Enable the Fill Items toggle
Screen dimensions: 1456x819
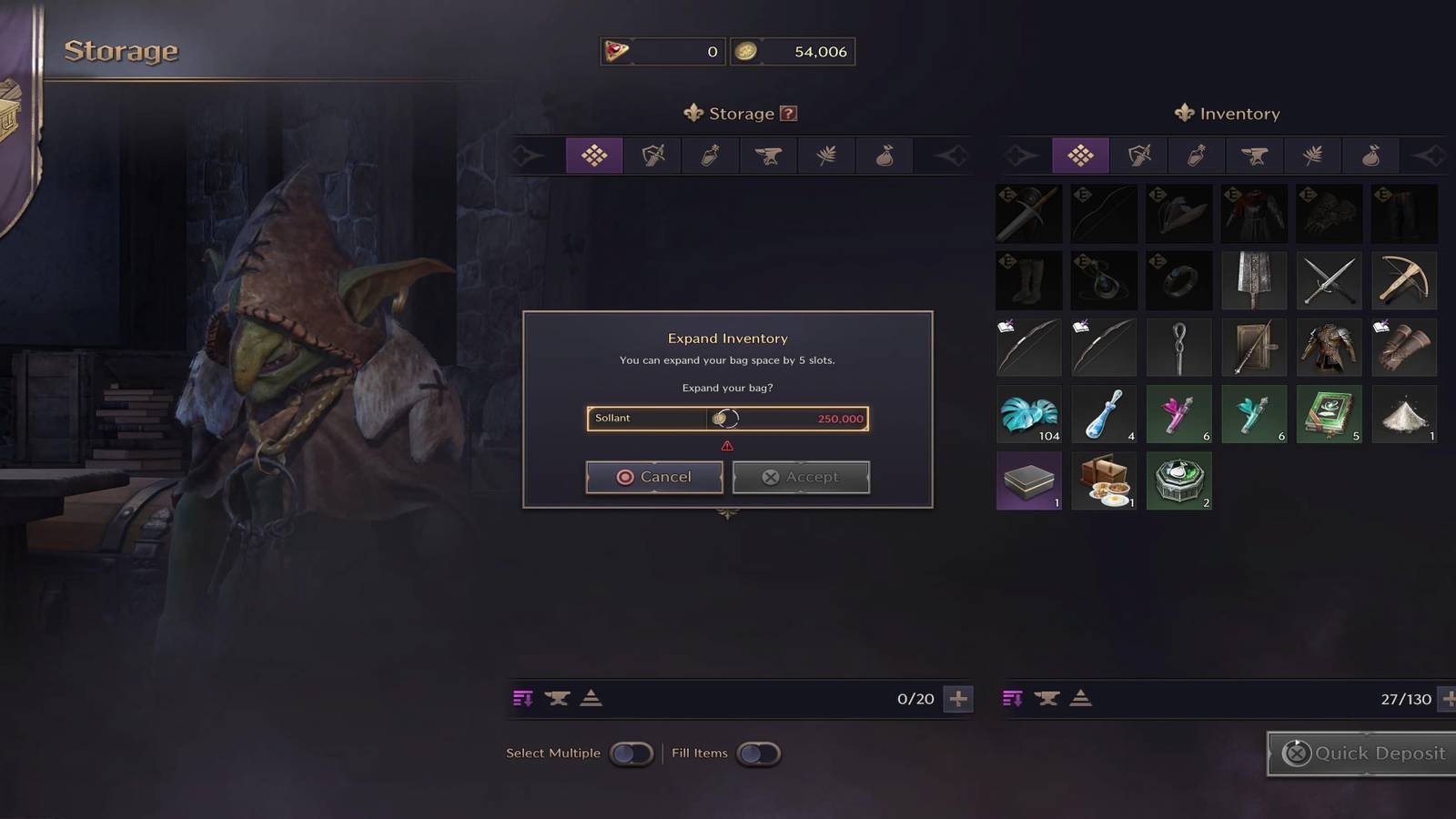(758, 753)
